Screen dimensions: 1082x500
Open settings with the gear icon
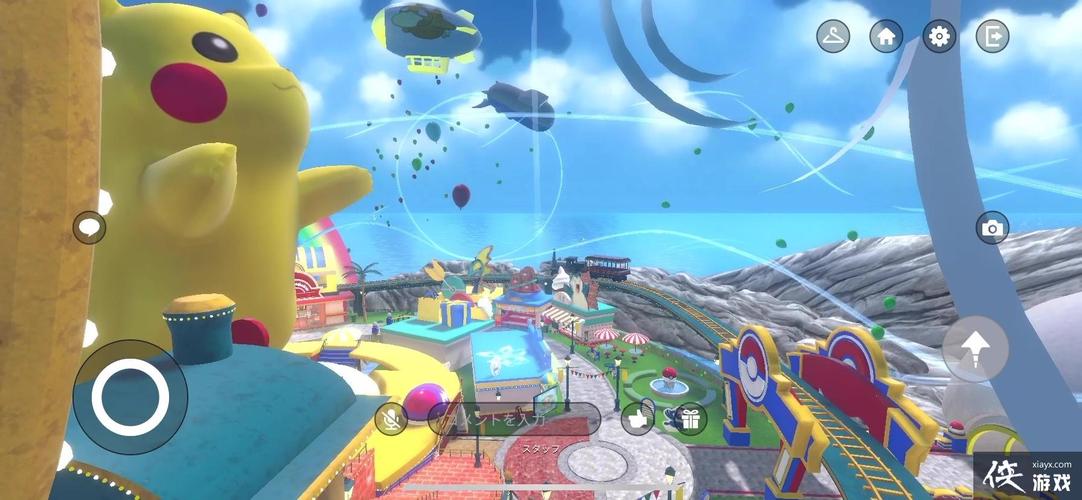pos(939,37)
